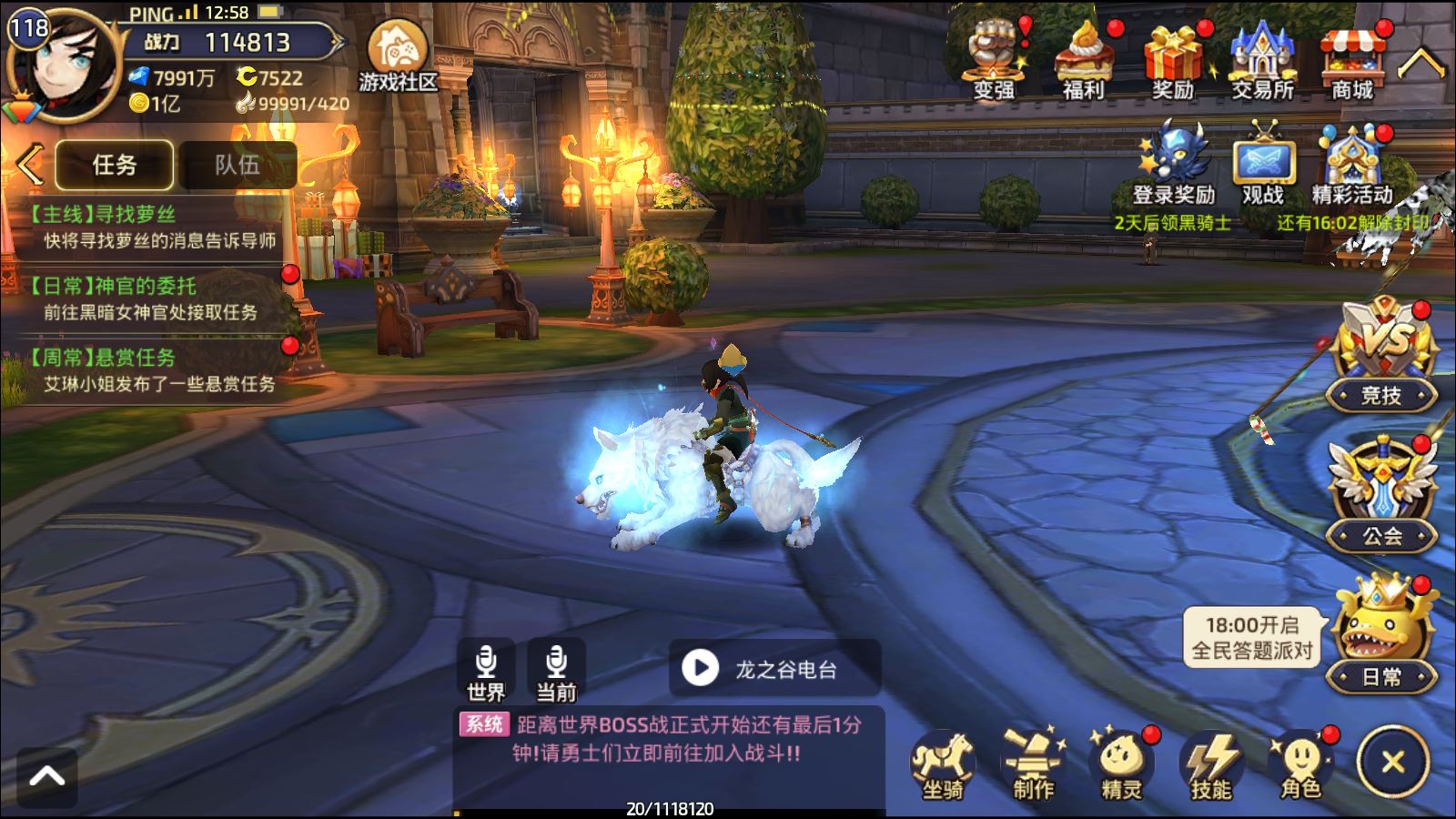Open the 角色 character menu
The width and height of the screenshot is (1456, 819).
click(1300, 765)
